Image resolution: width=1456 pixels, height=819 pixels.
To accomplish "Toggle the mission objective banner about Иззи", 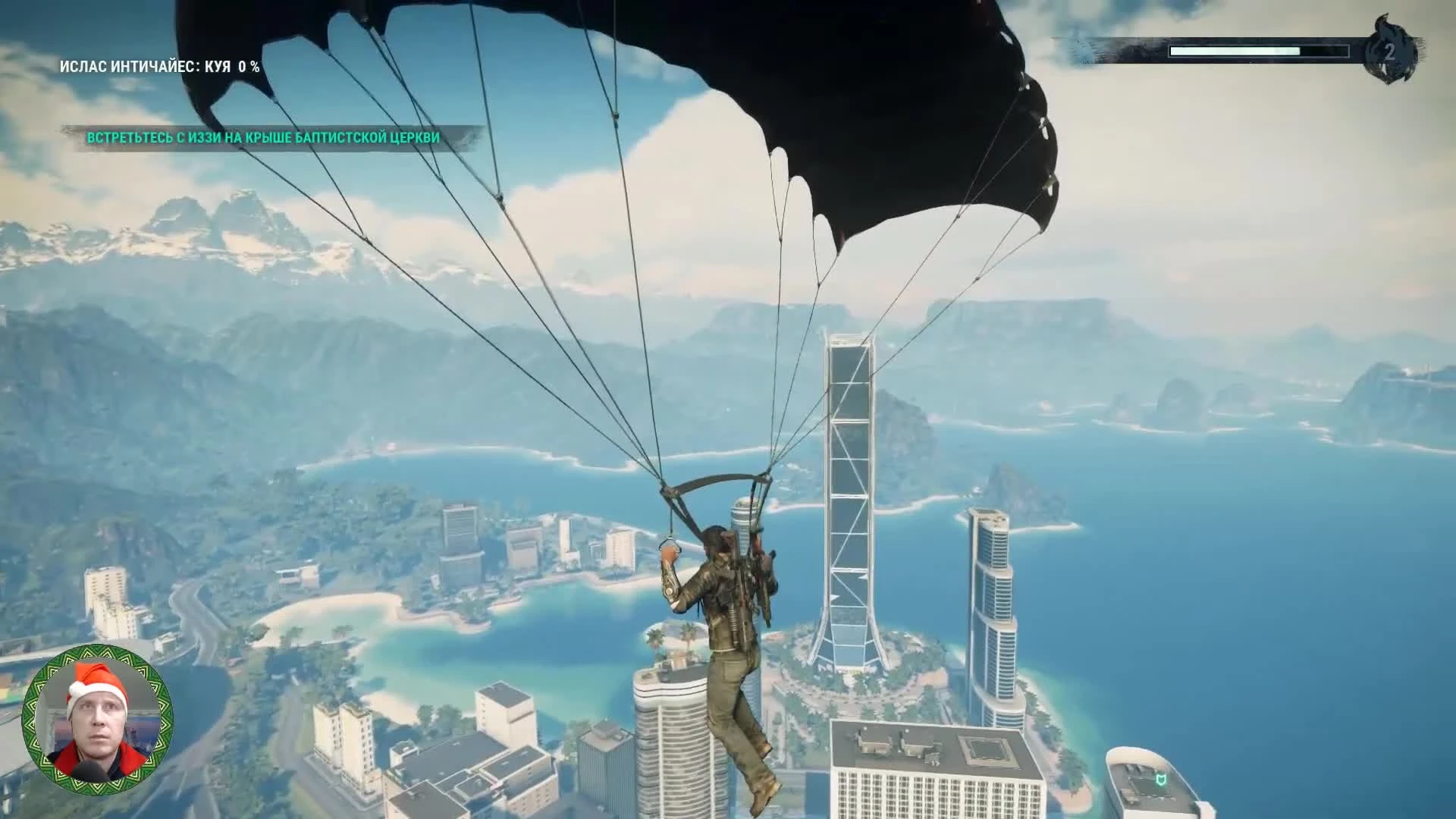I will (x=265, y=138).
